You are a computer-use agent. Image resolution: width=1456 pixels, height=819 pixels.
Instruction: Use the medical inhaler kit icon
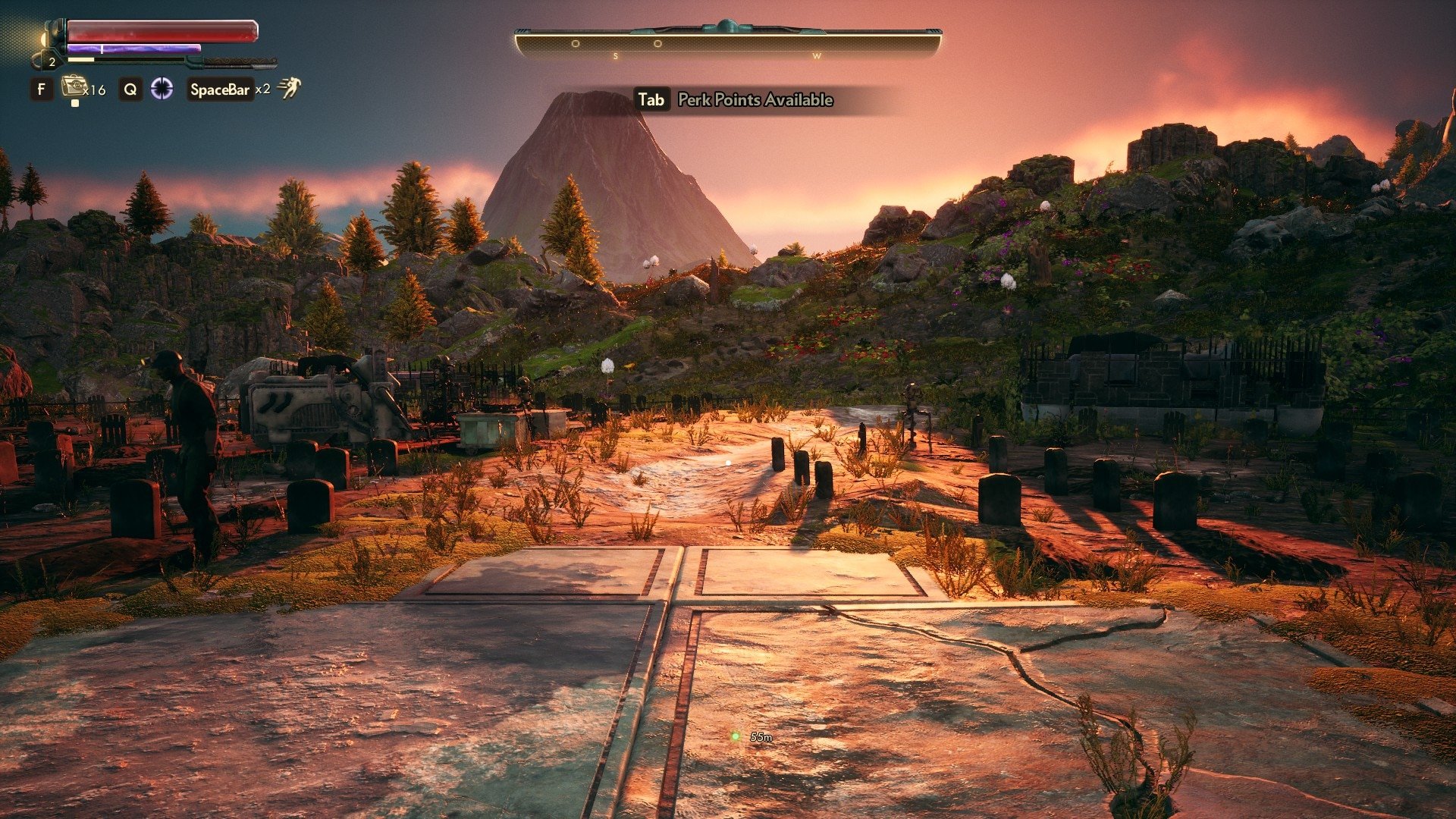pos(74,86)
